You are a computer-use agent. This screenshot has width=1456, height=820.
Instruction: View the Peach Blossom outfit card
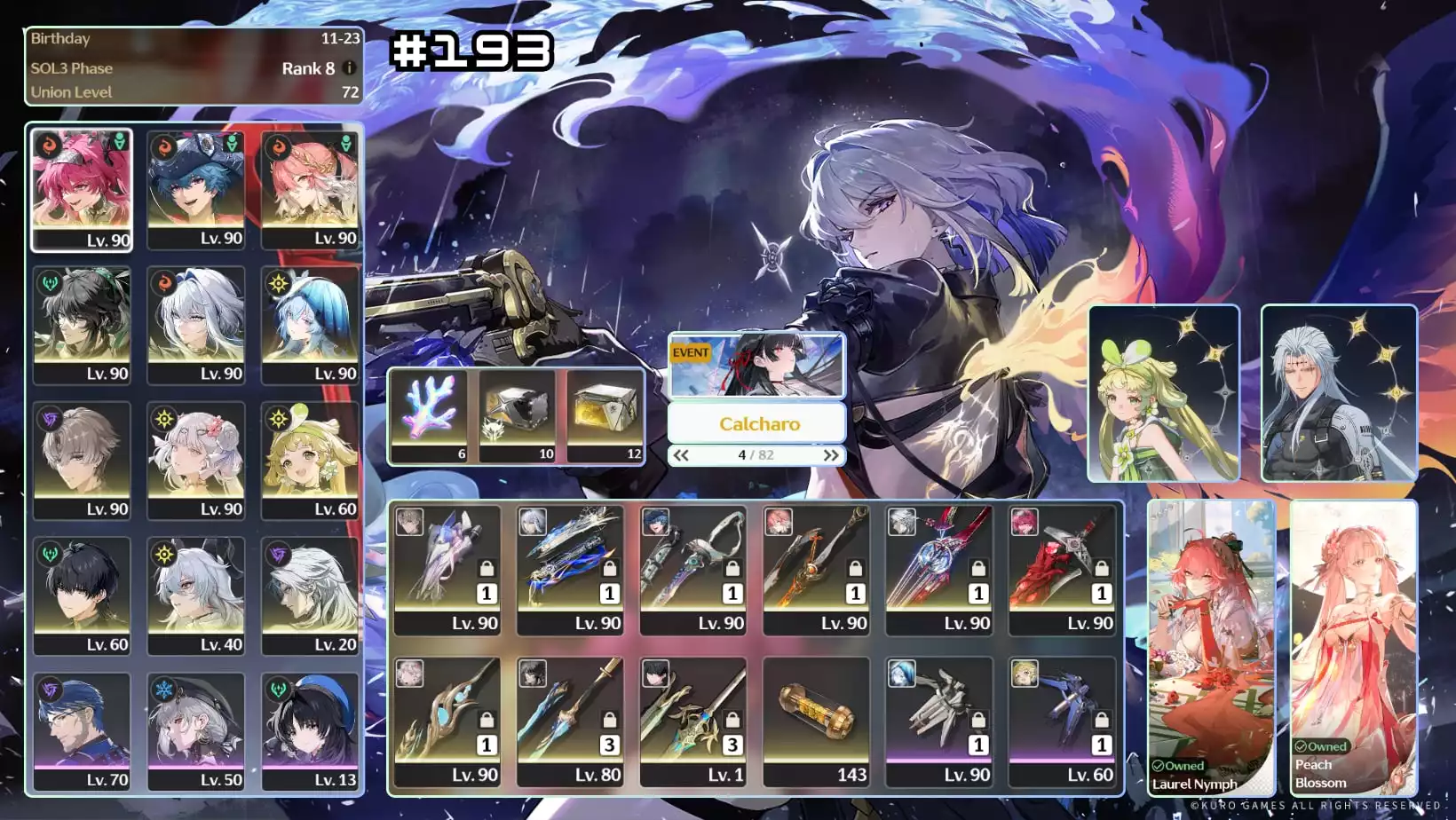pyautogui.click(x=1353, y=646)
